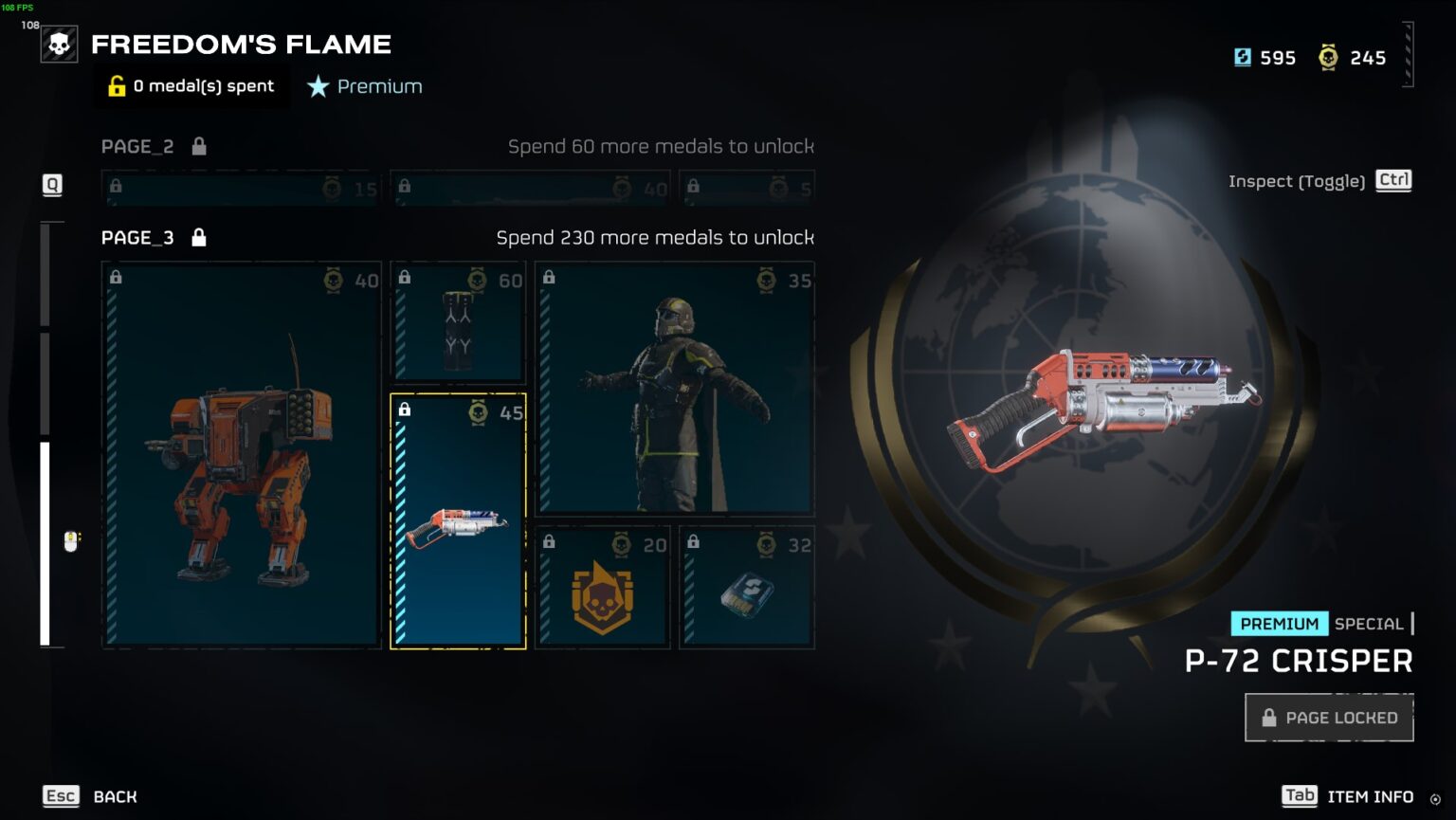
Task: Click the Q keybind icon on the left sidebar
Action: coord(52,186)
